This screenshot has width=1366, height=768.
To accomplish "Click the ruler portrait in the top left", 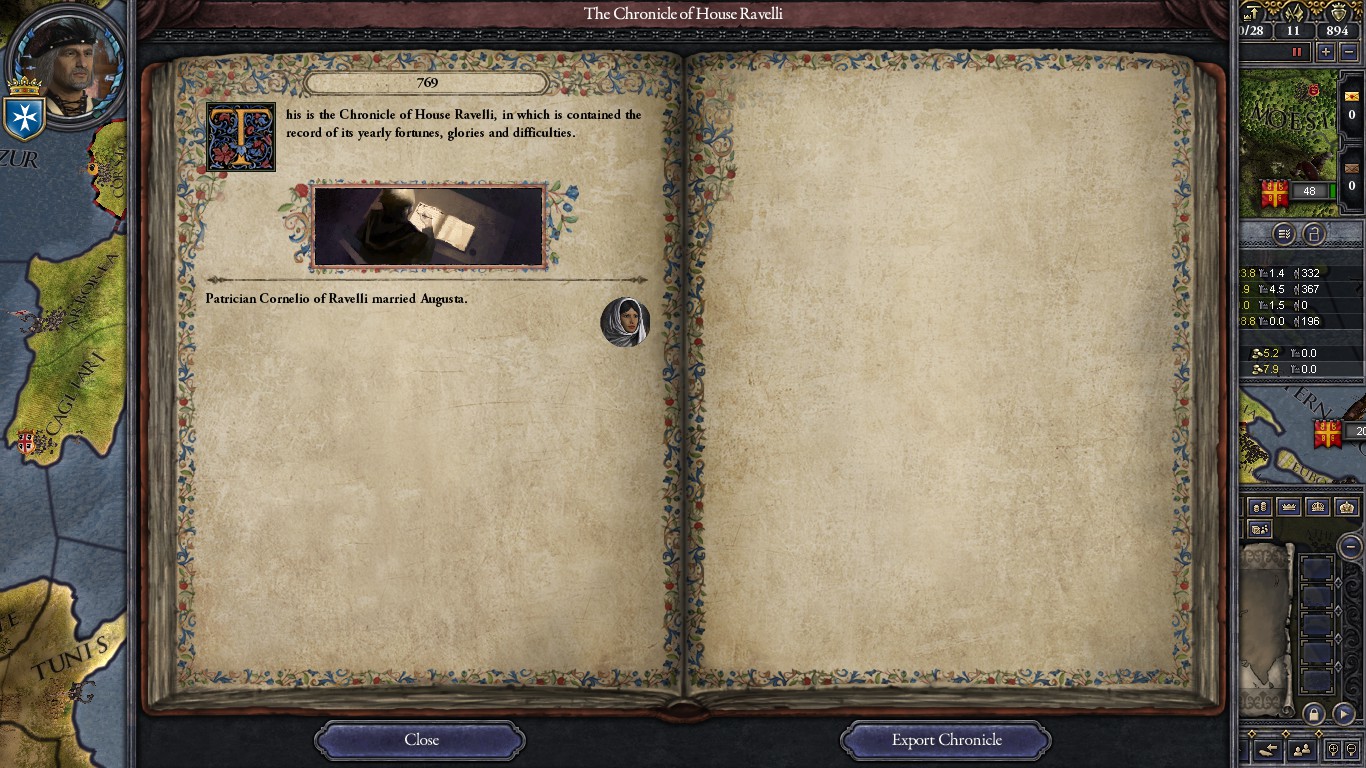I will coord(65,65).
